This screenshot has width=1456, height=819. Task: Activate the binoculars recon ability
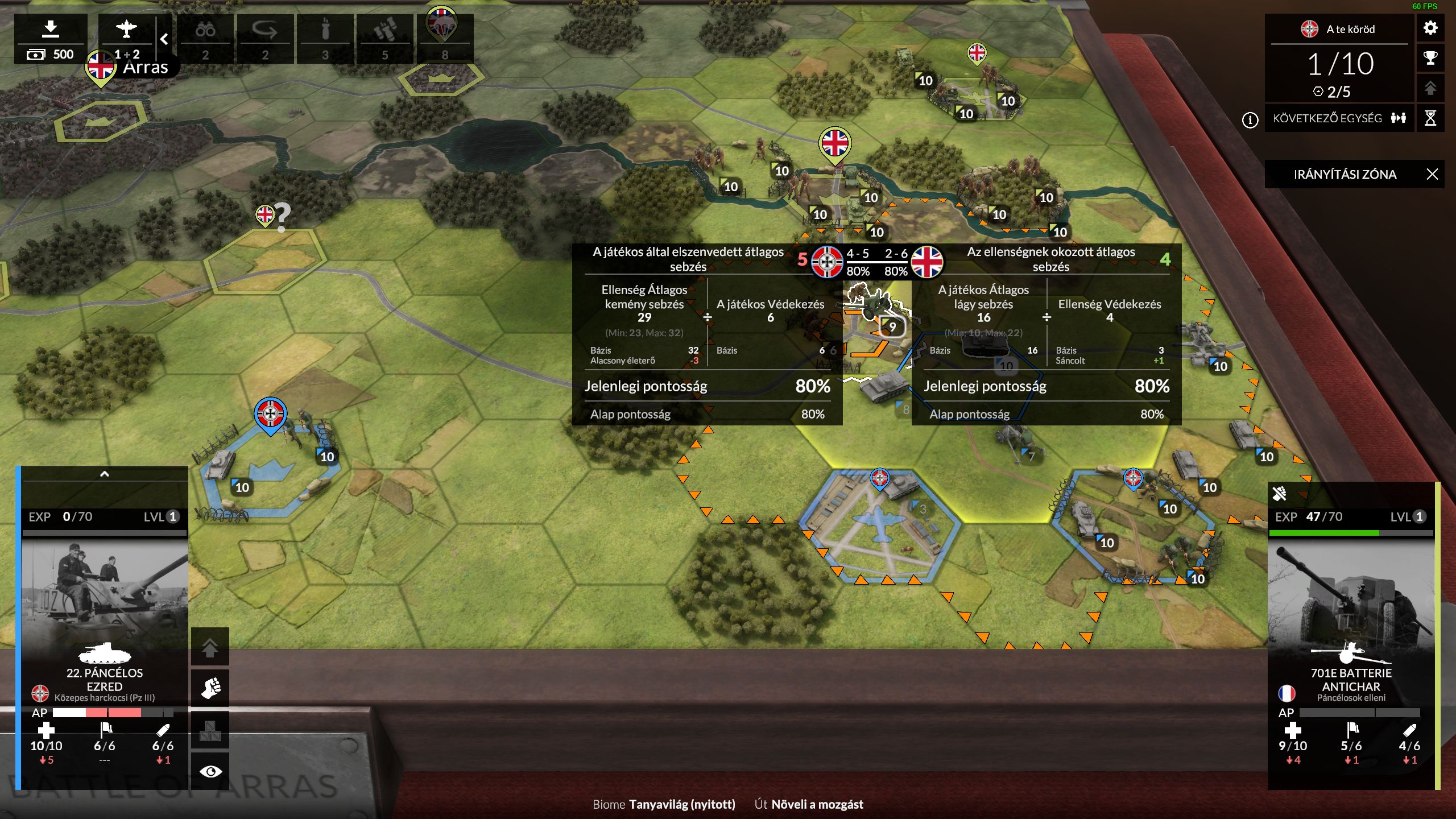[x=205, y=38]
